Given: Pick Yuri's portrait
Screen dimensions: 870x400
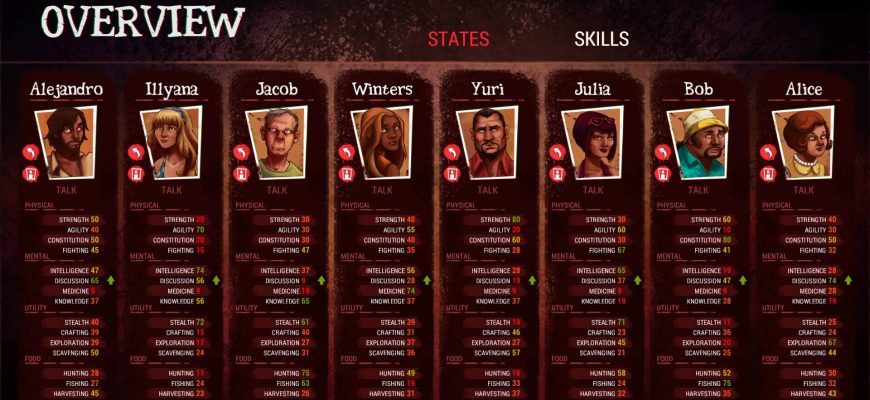Looking at the screenshot, I should [487, 142].
